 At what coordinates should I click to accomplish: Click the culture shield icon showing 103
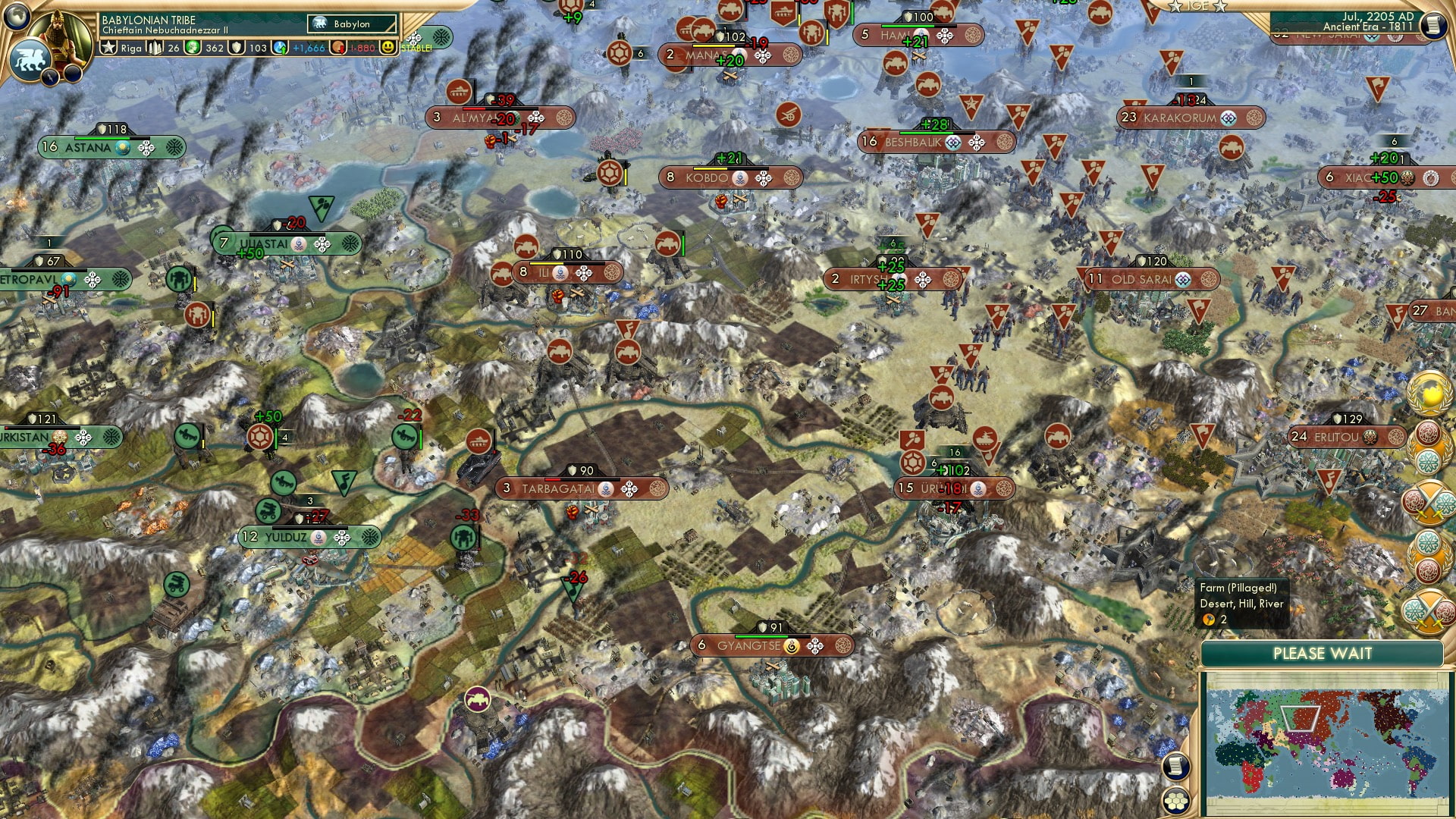[236, 48]
